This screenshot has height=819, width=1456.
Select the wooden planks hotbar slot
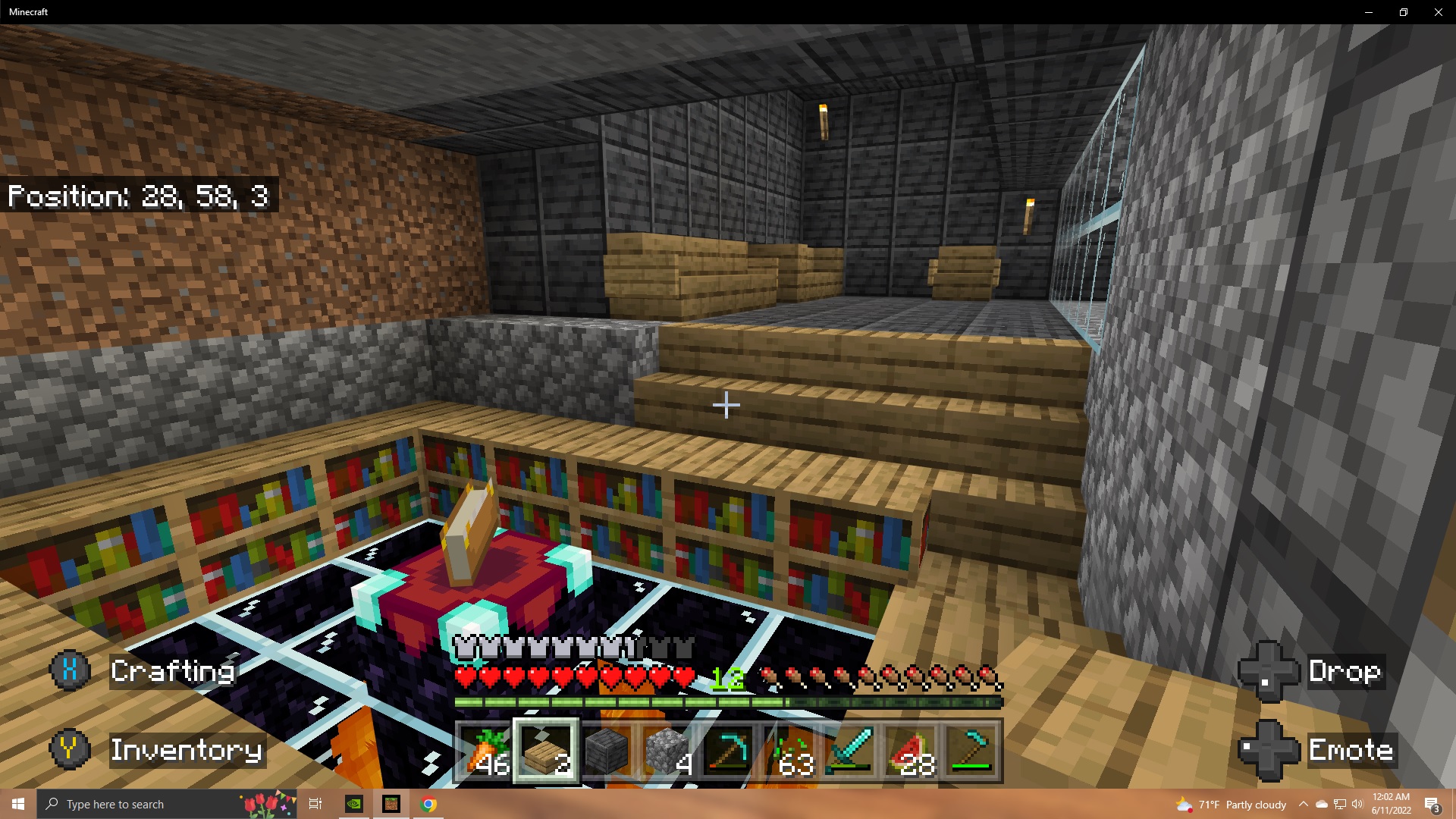click(548, 751)
